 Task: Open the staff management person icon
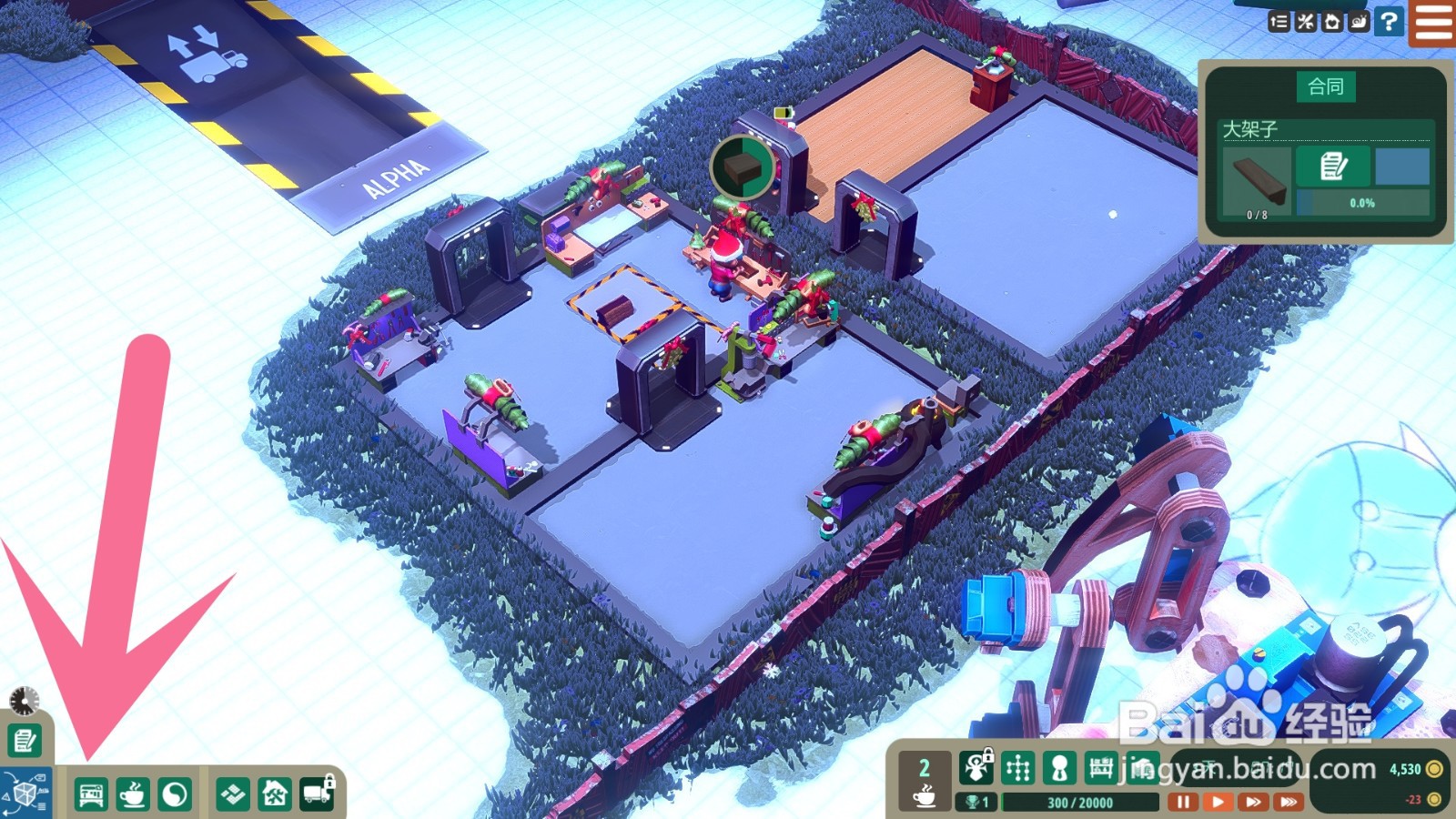[1059, 769]
